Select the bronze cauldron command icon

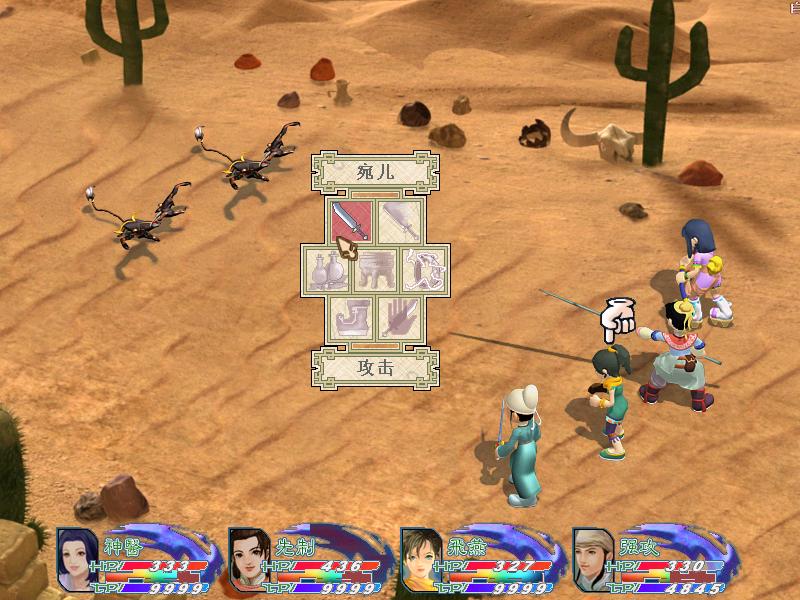tap(376, 270)
